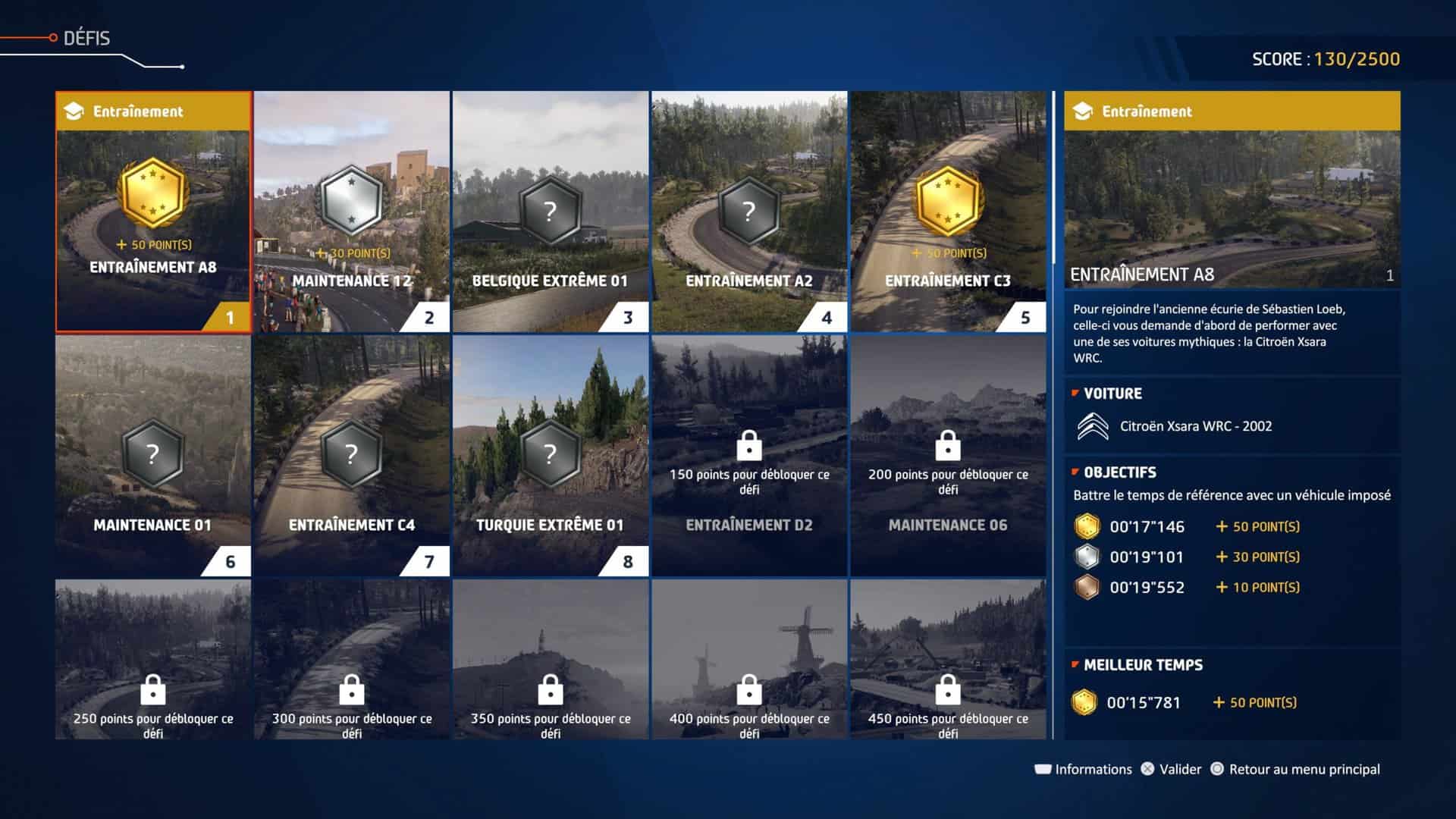Select the locked 250 points challenge tile

tap(153, 660)
